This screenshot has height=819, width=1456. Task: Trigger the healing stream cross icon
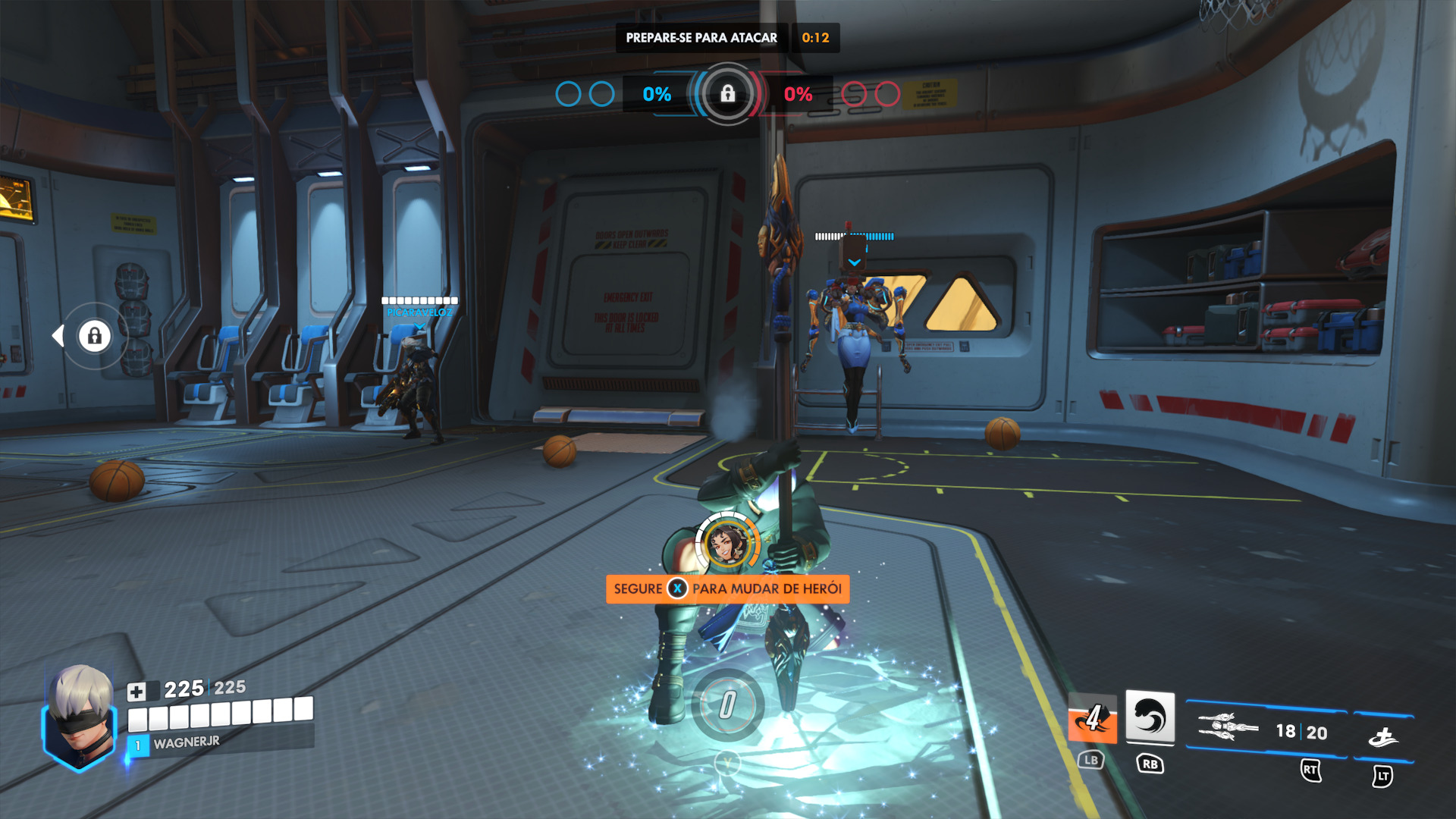(x=1383, y=736)
